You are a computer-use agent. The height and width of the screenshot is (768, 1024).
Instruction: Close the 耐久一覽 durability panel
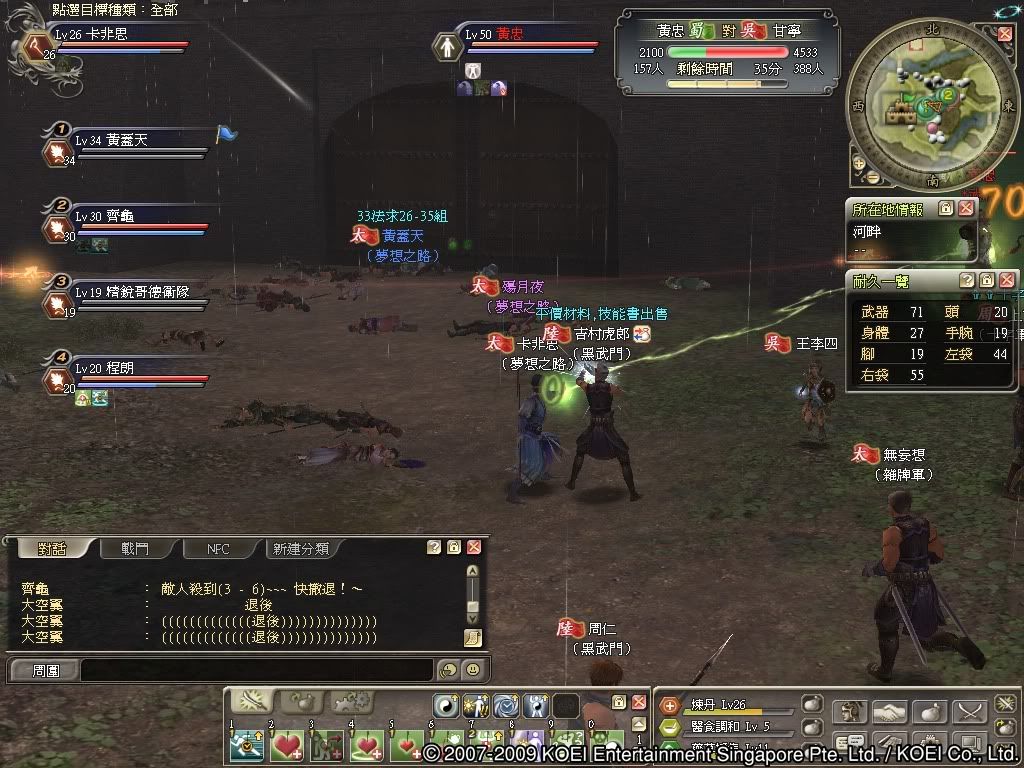(1007, 281)
